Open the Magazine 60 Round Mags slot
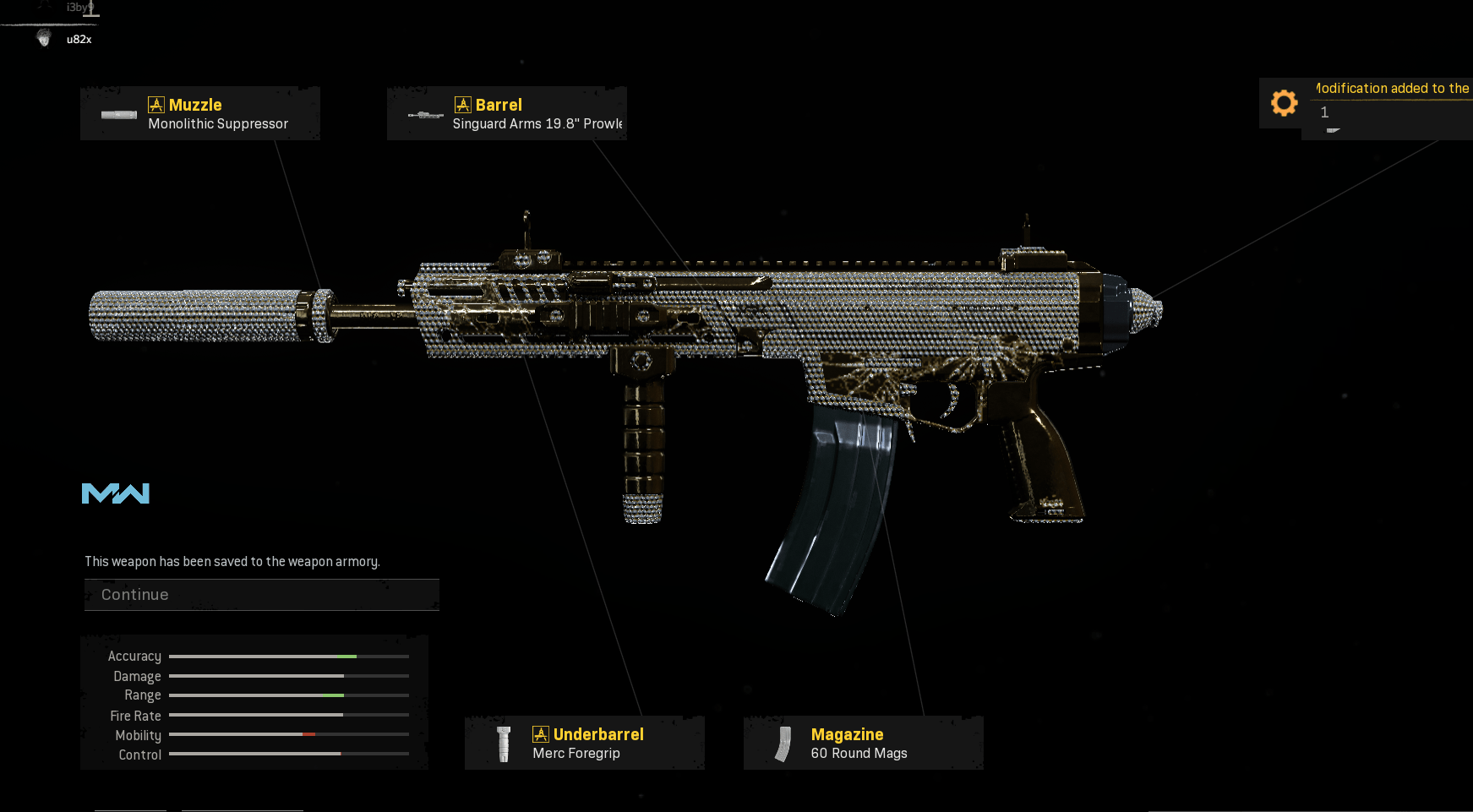Image resolution: width=1473 pixels, height=812 pixels. [864, 744]
